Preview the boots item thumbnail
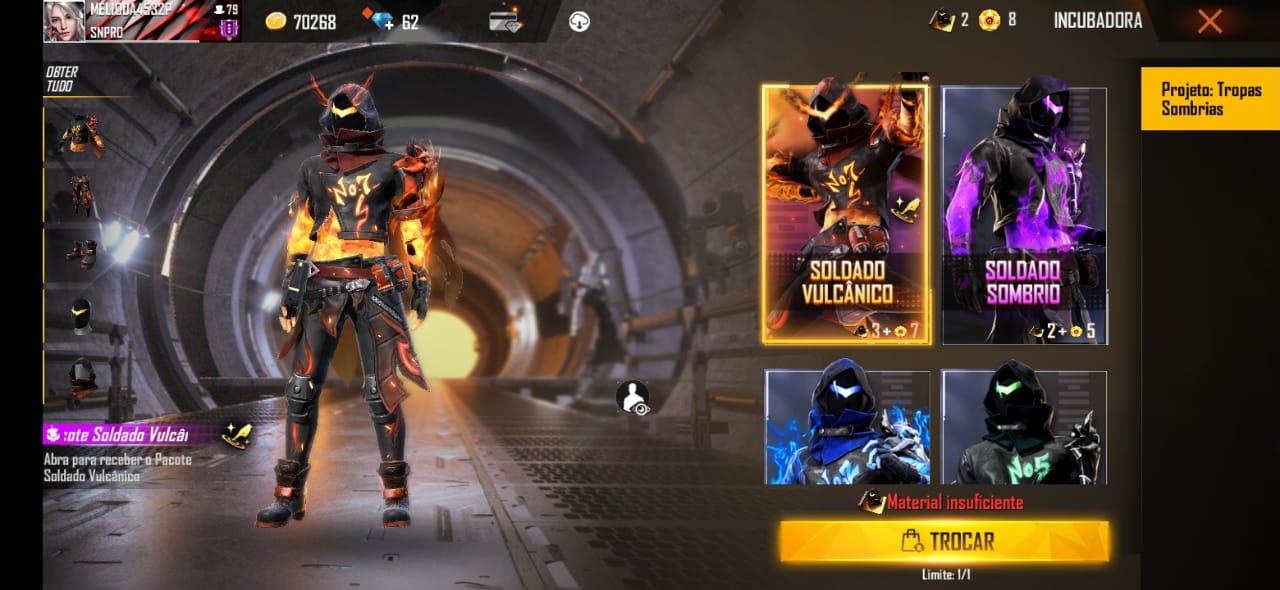Viewport: 1280px width, 590px height. pos(82,253)
